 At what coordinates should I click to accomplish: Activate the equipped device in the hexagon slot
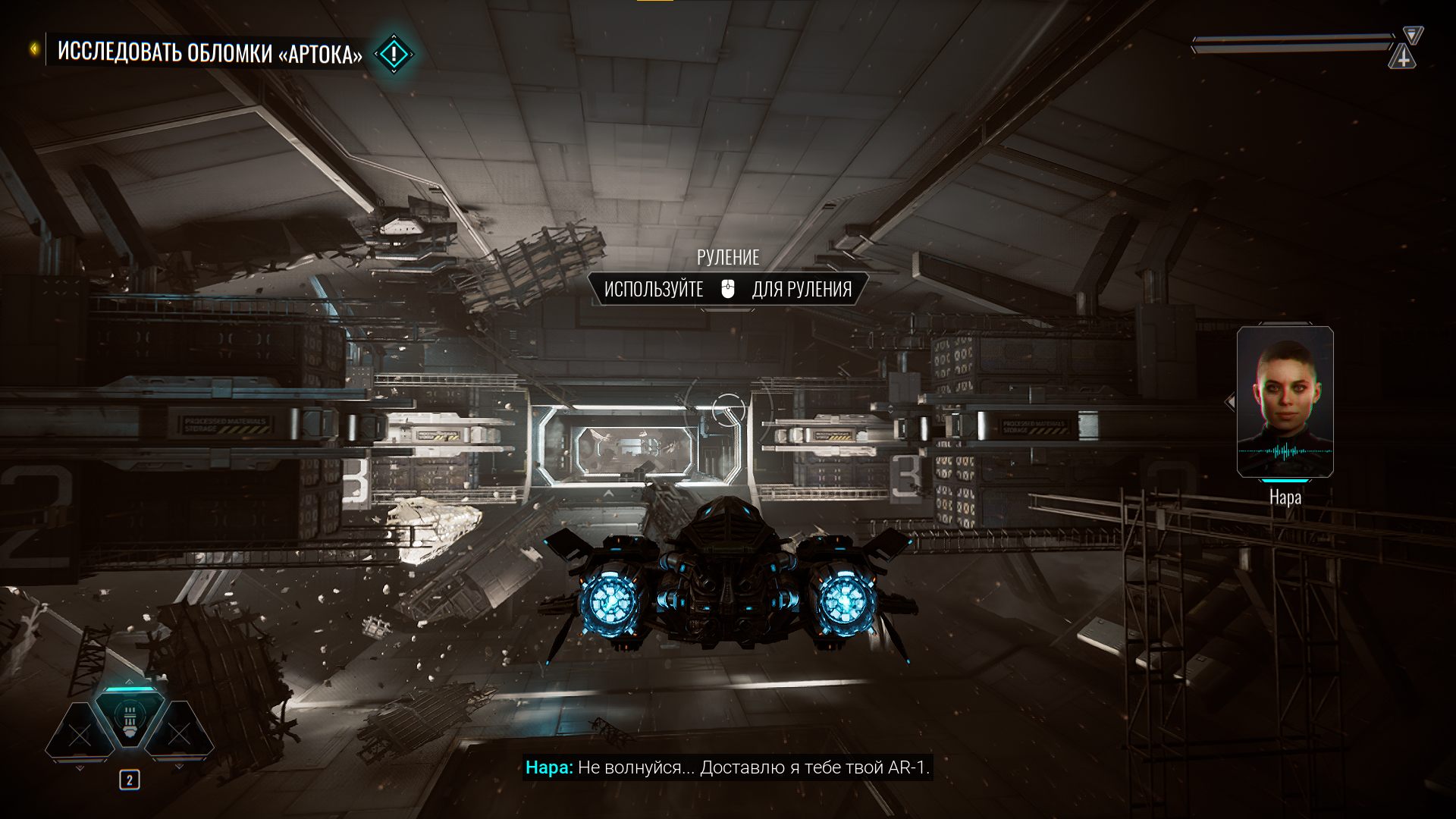pos(130,719)
